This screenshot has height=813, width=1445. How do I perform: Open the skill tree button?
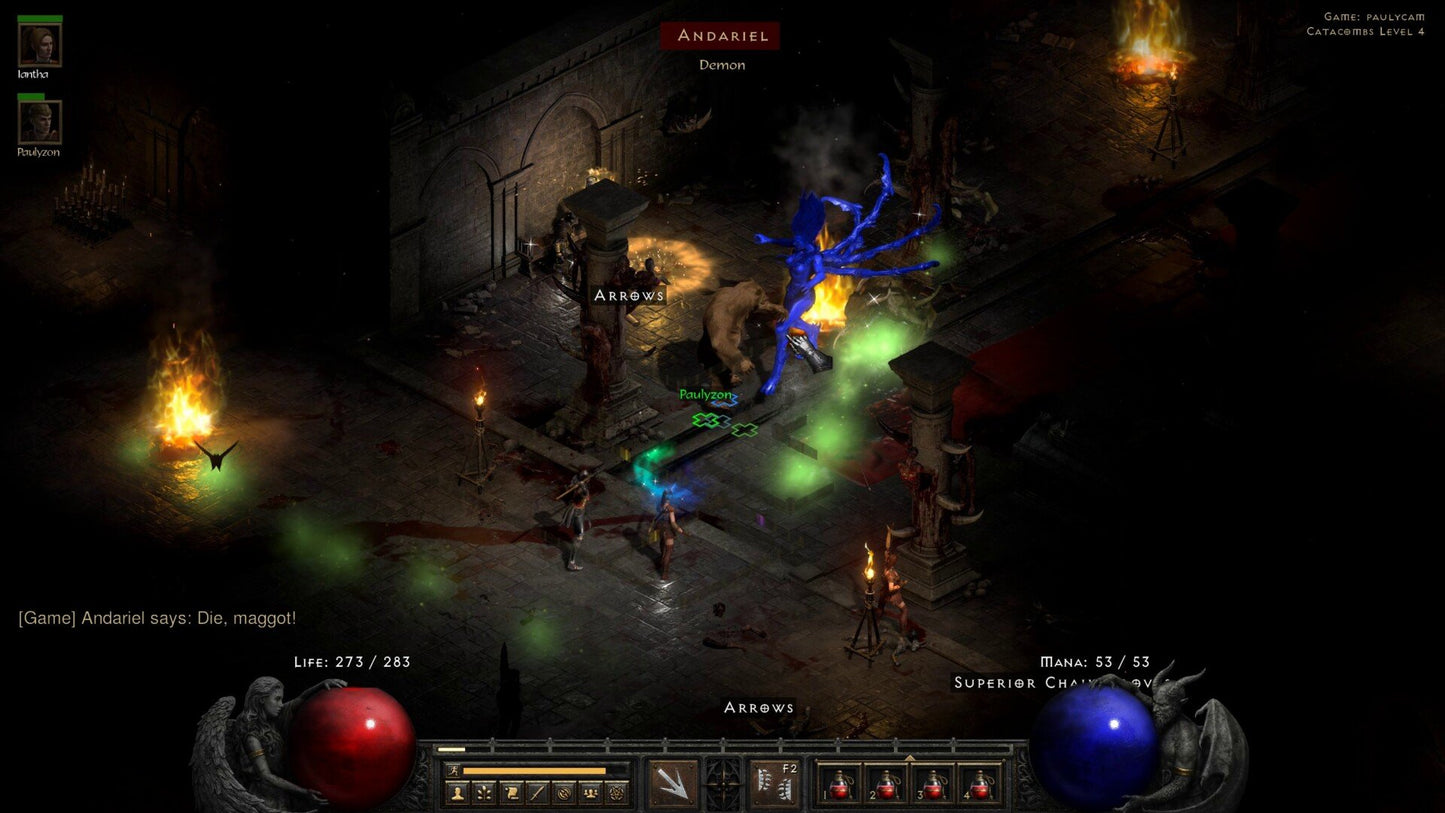click(x=484, y=793)
